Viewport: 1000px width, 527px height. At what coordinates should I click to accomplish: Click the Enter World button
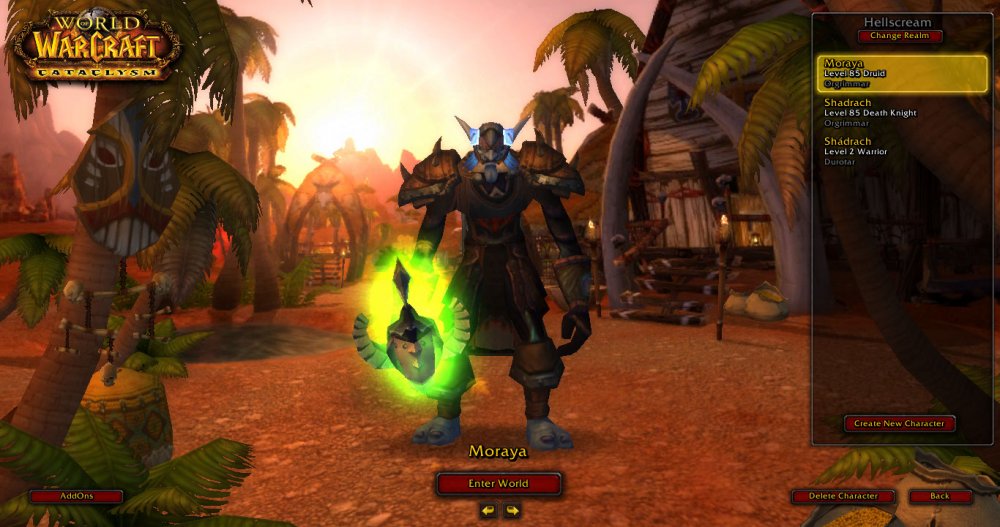pos(498,484)
